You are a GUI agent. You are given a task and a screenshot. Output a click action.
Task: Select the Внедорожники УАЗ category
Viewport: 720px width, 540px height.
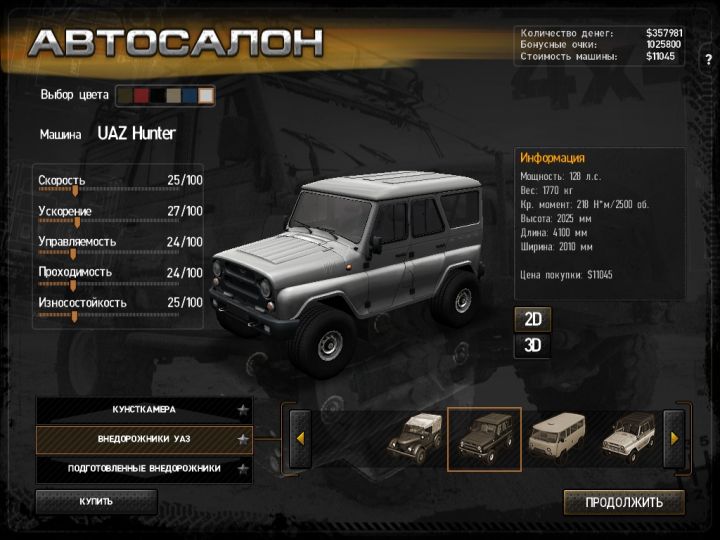click(x=144, y=439)
